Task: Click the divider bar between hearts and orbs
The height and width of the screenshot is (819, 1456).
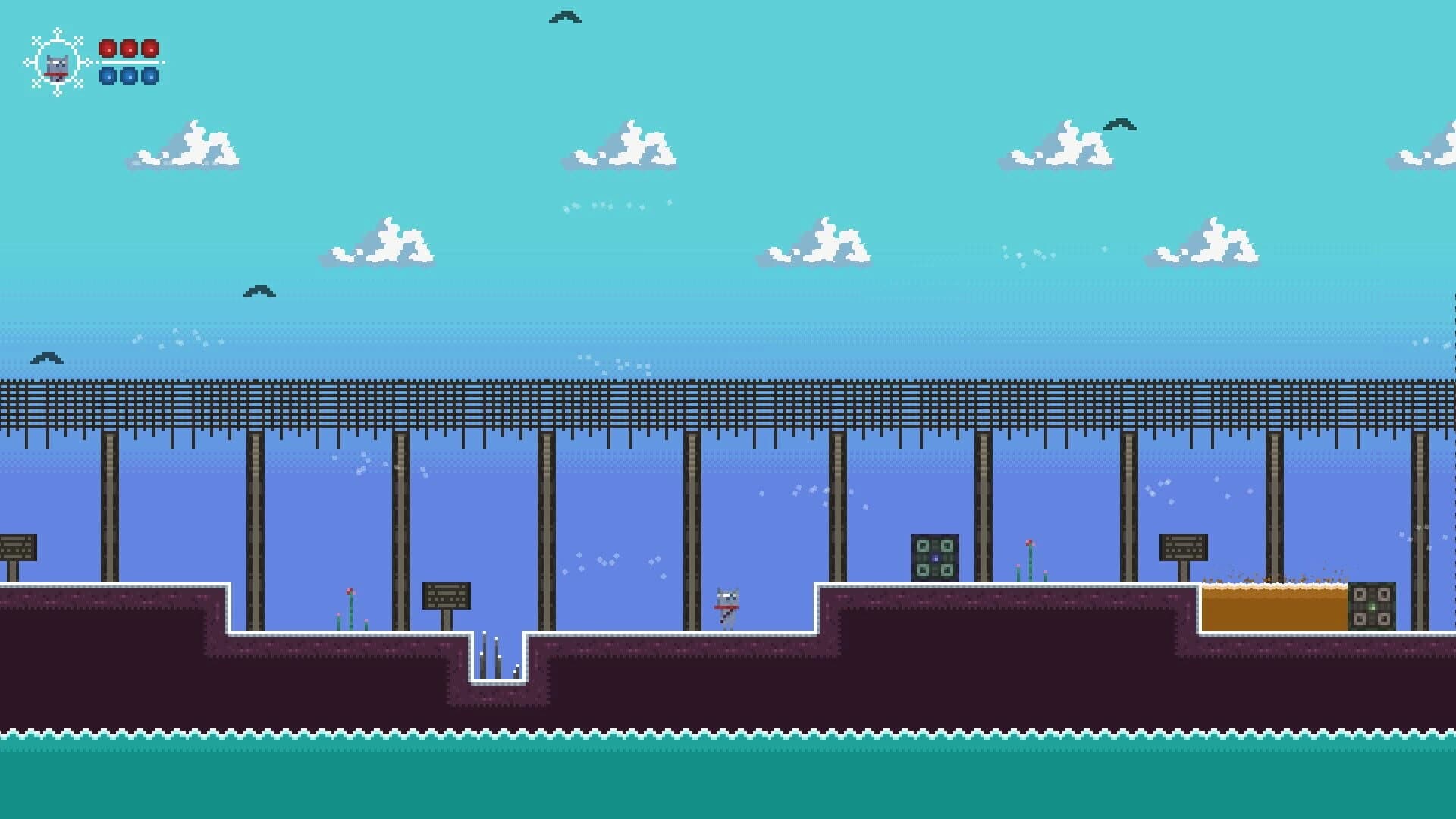Action: (x=128, y=64)
